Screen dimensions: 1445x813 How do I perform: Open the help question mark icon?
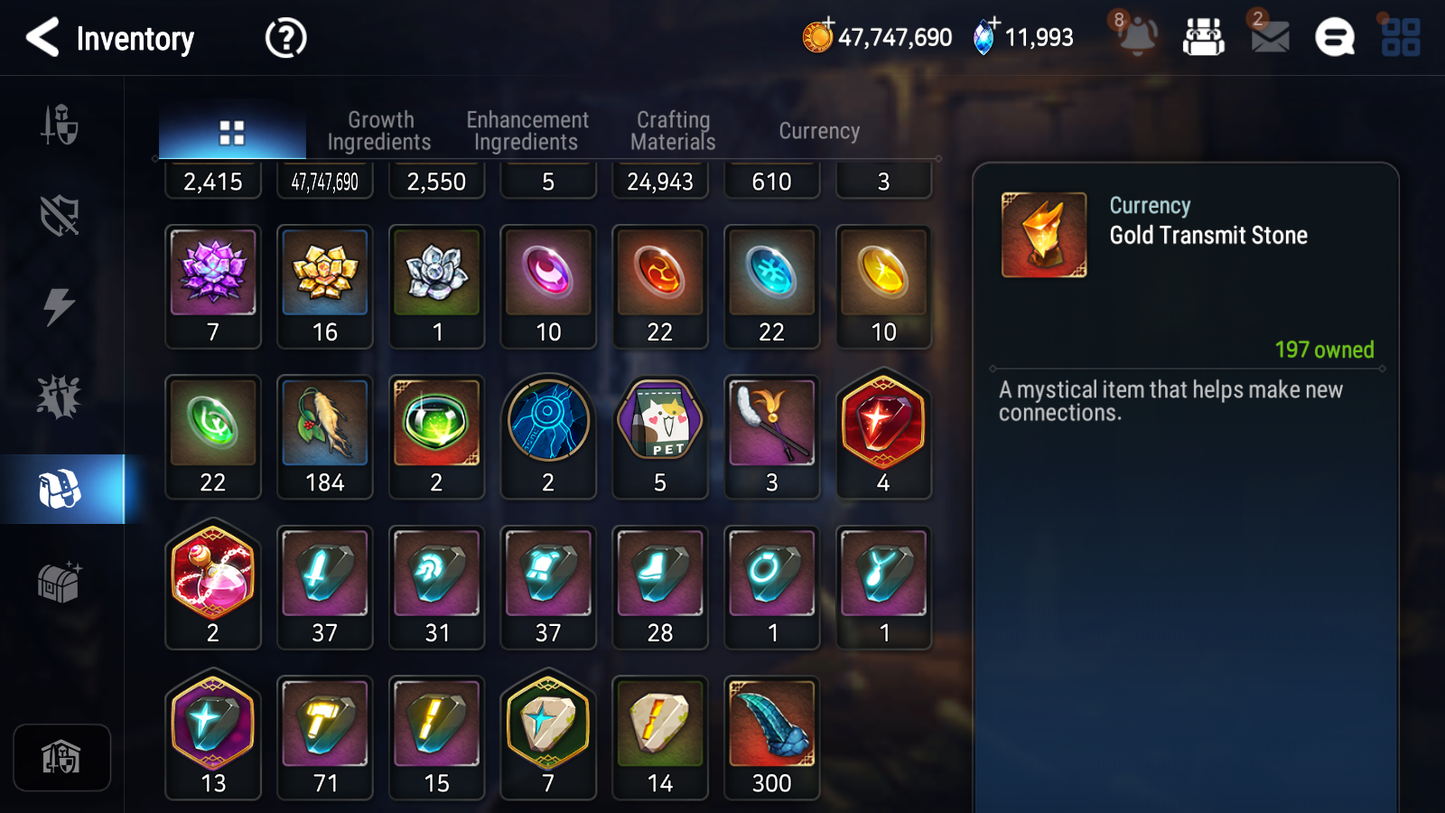(285, 38)
